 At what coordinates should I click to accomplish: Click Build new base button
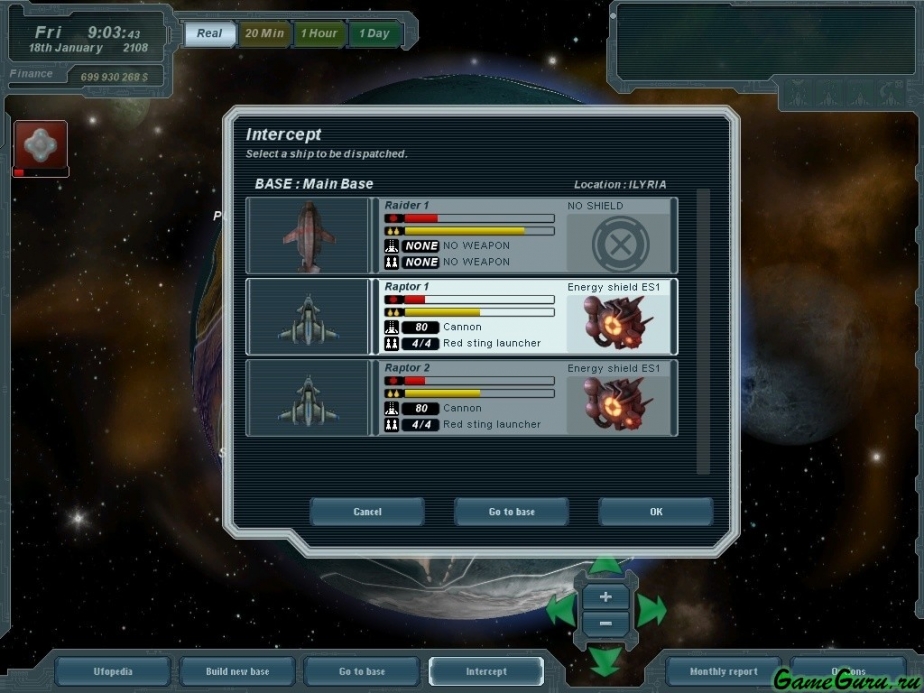[237, 672]
